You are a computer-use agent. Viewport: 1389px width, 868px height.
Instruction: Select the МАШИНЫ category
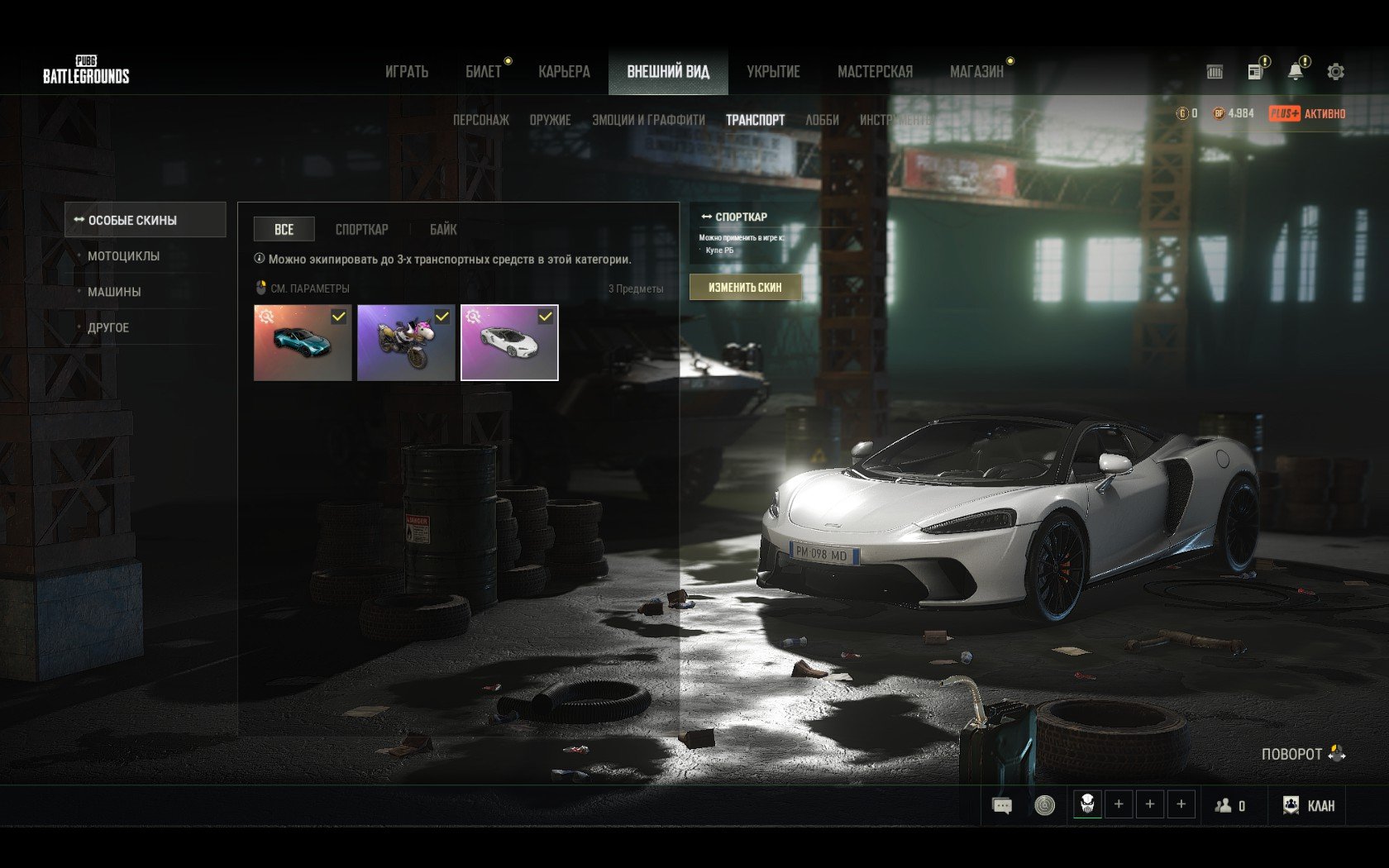pyautogui.click(x=114, y=292)
